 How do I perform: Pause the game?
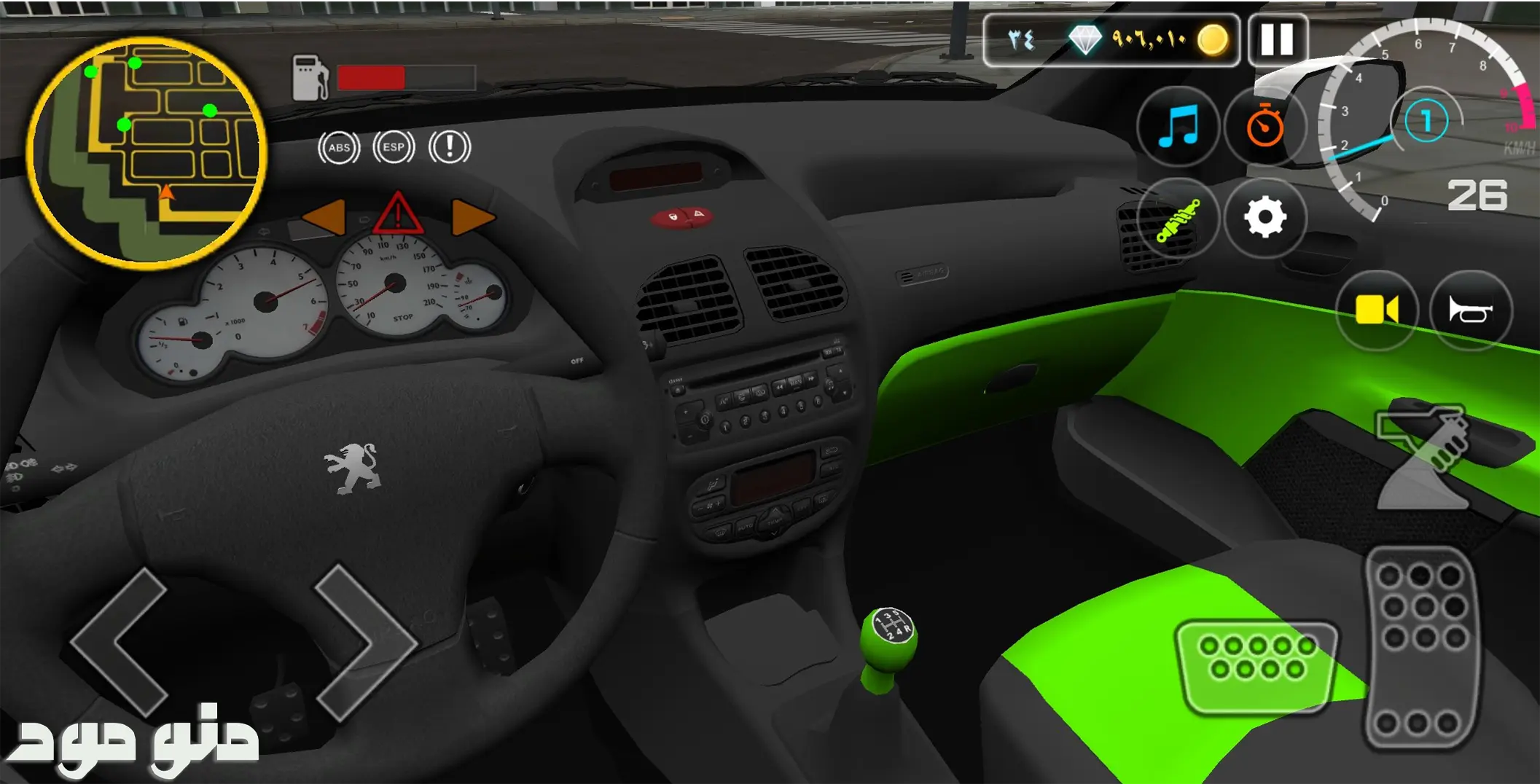(1277, 40)
